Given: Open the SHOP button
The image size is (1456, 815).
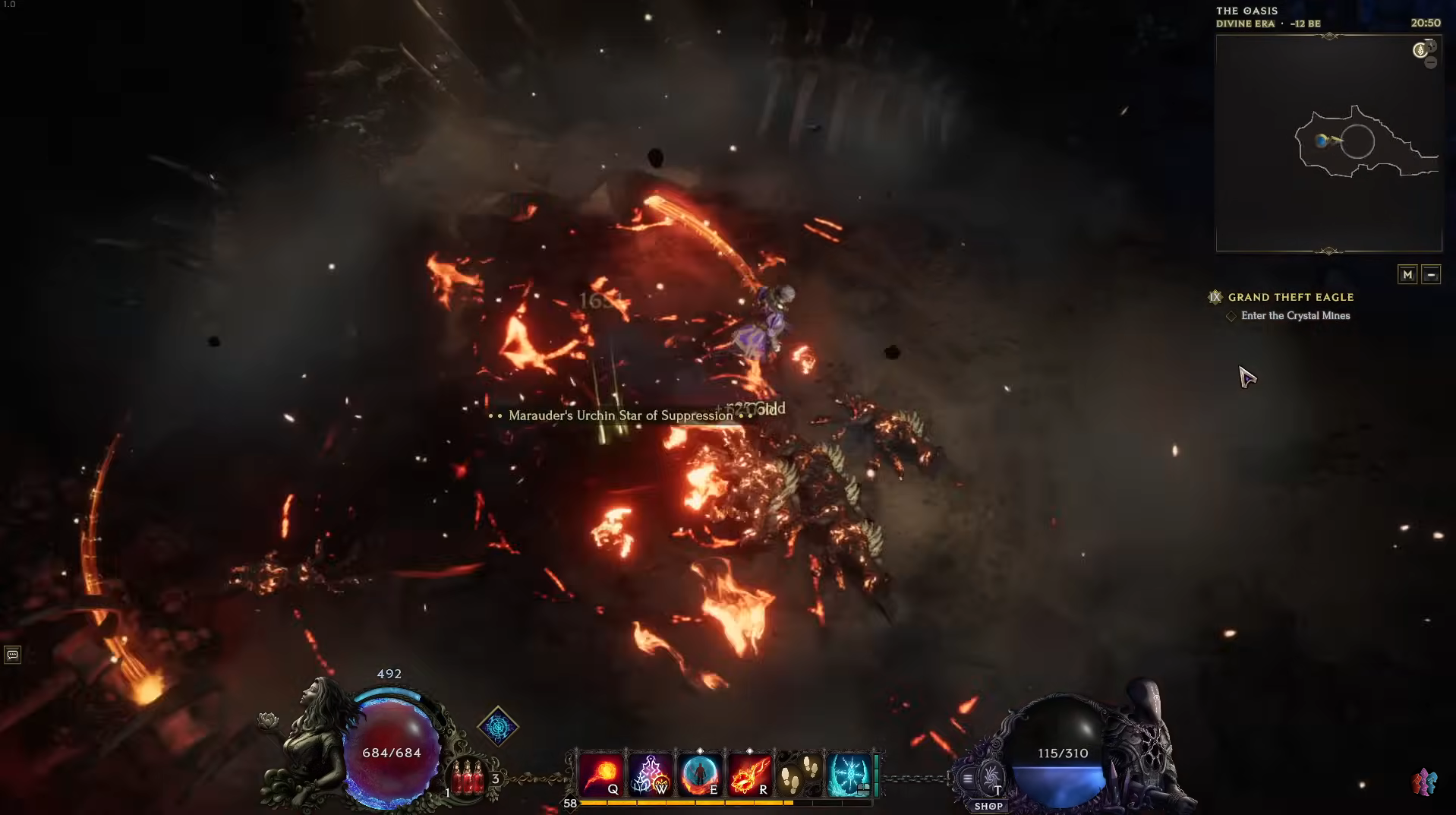Looking at the screenshot, I should 988,806.
